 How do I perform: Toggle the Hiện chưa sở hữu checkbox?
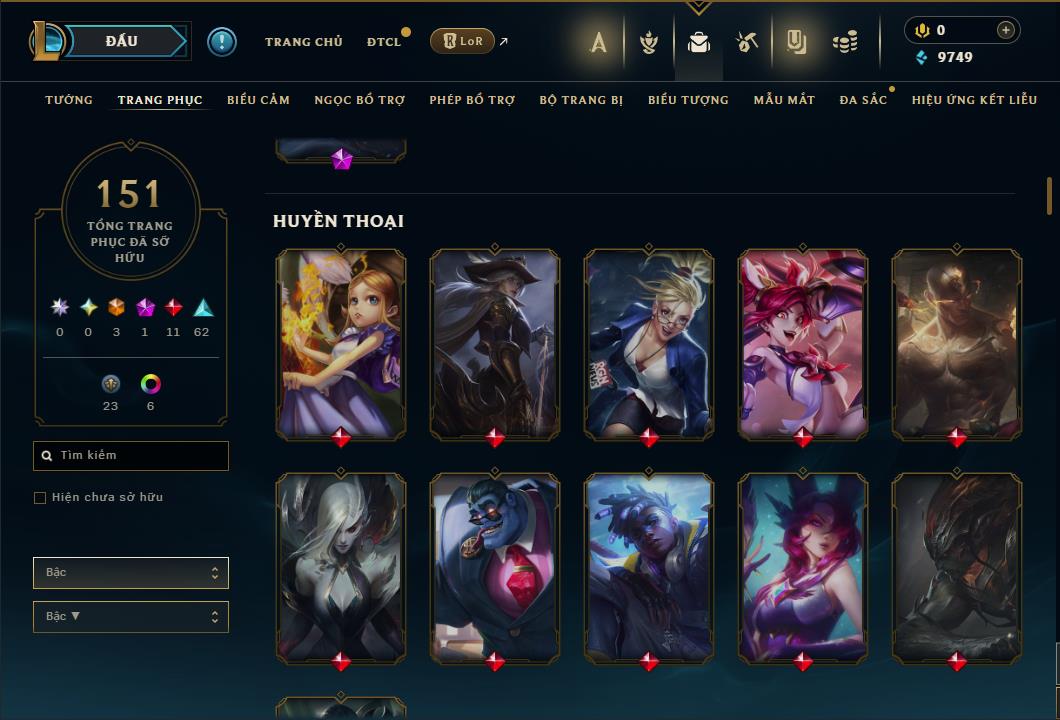tap(40, 498)
